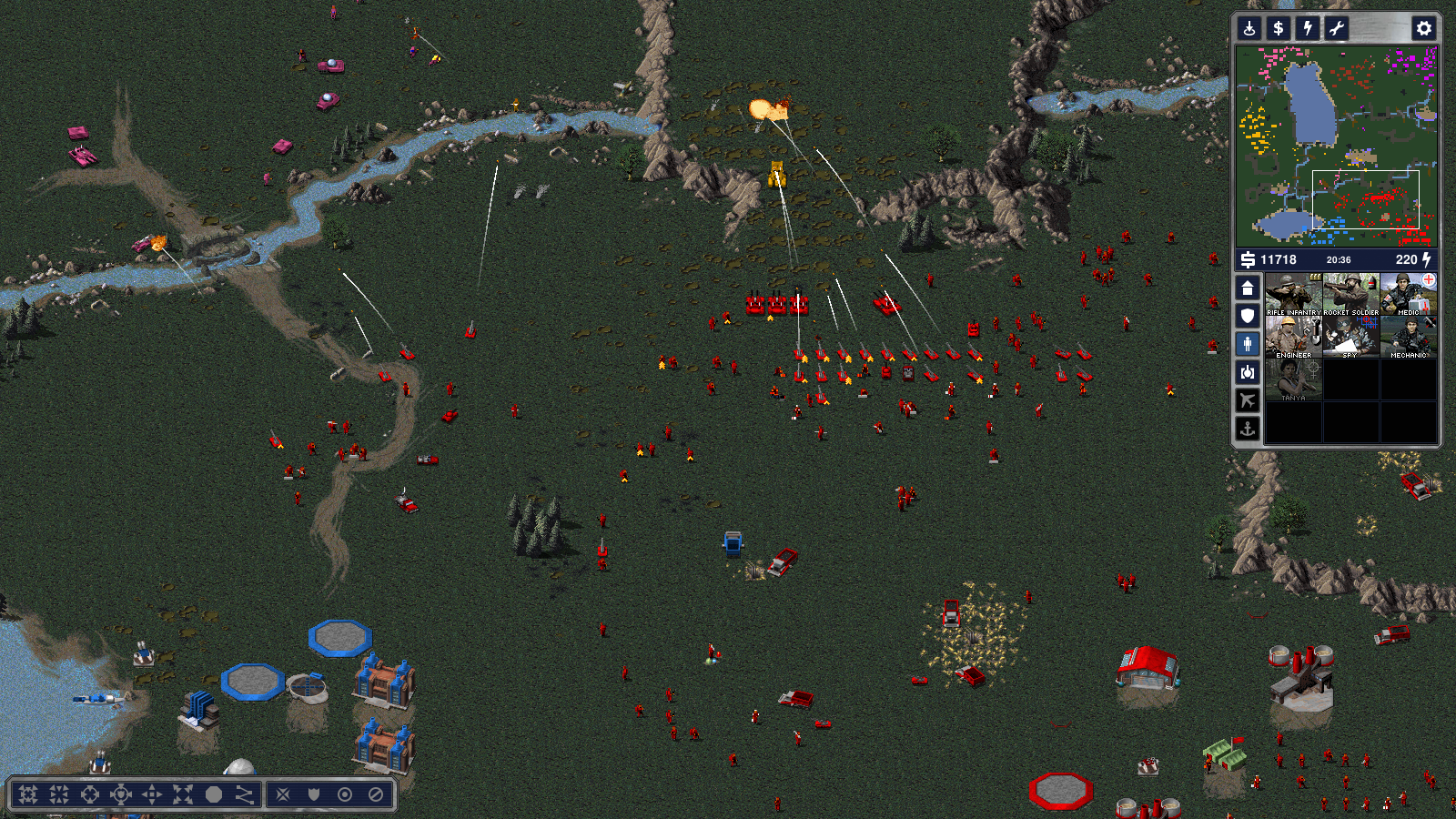Viewport: 1456px width, 819px height.
Task: Queue a Rifle Infantry unit
Action: pyautogui.click(x=1293, y=294)
